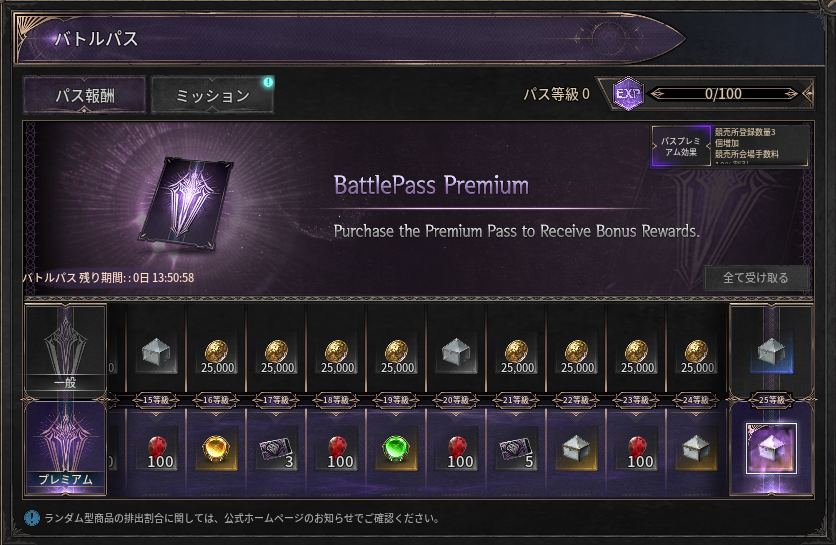Image resolution: width=836 pixels, height=545 pixels.
Task: Choose the level 16 premium orange gem reward
Action: (217, 448)
